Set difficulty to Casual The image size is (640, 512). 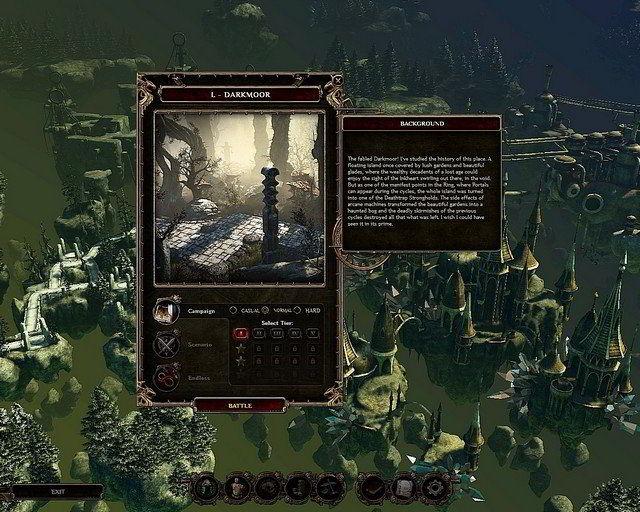pos(233,310)
